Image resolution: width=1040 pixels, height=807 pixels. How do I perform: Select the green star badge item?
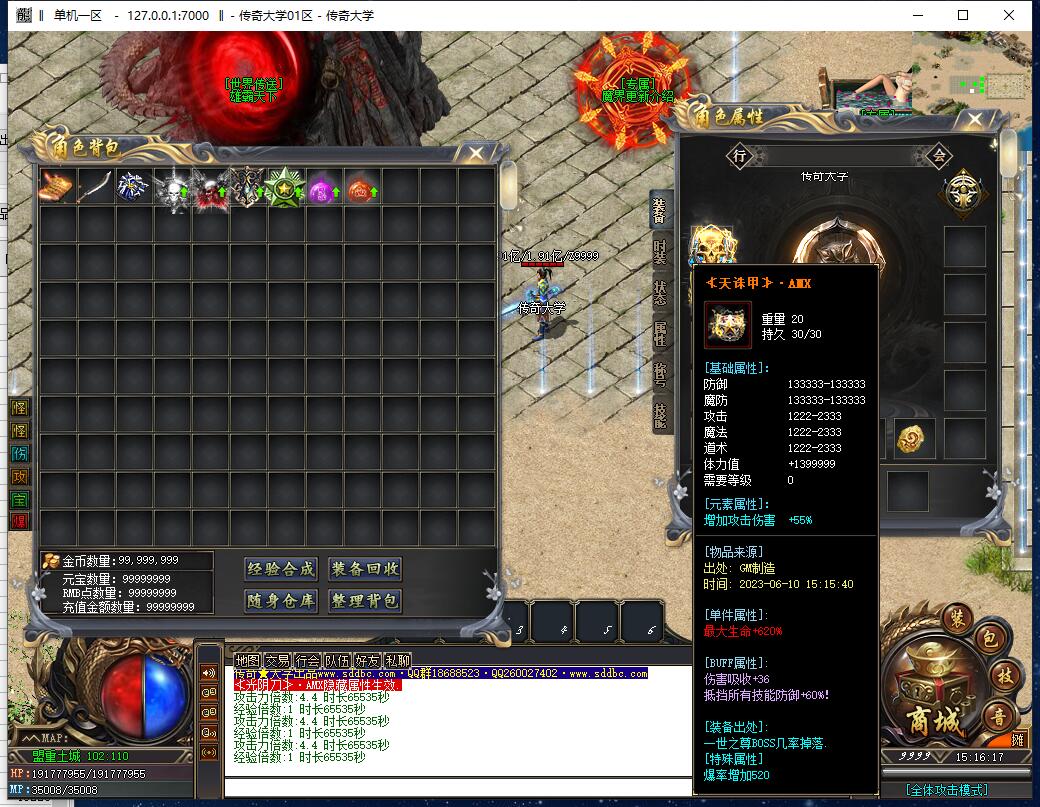click(x=285, y=187)
